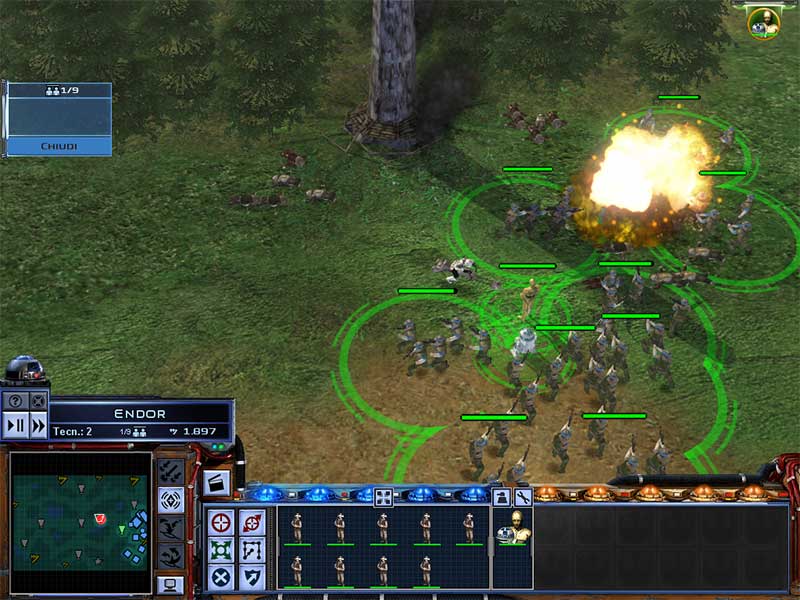
Task: Activate the guard shield command
Action: point(251,577)
